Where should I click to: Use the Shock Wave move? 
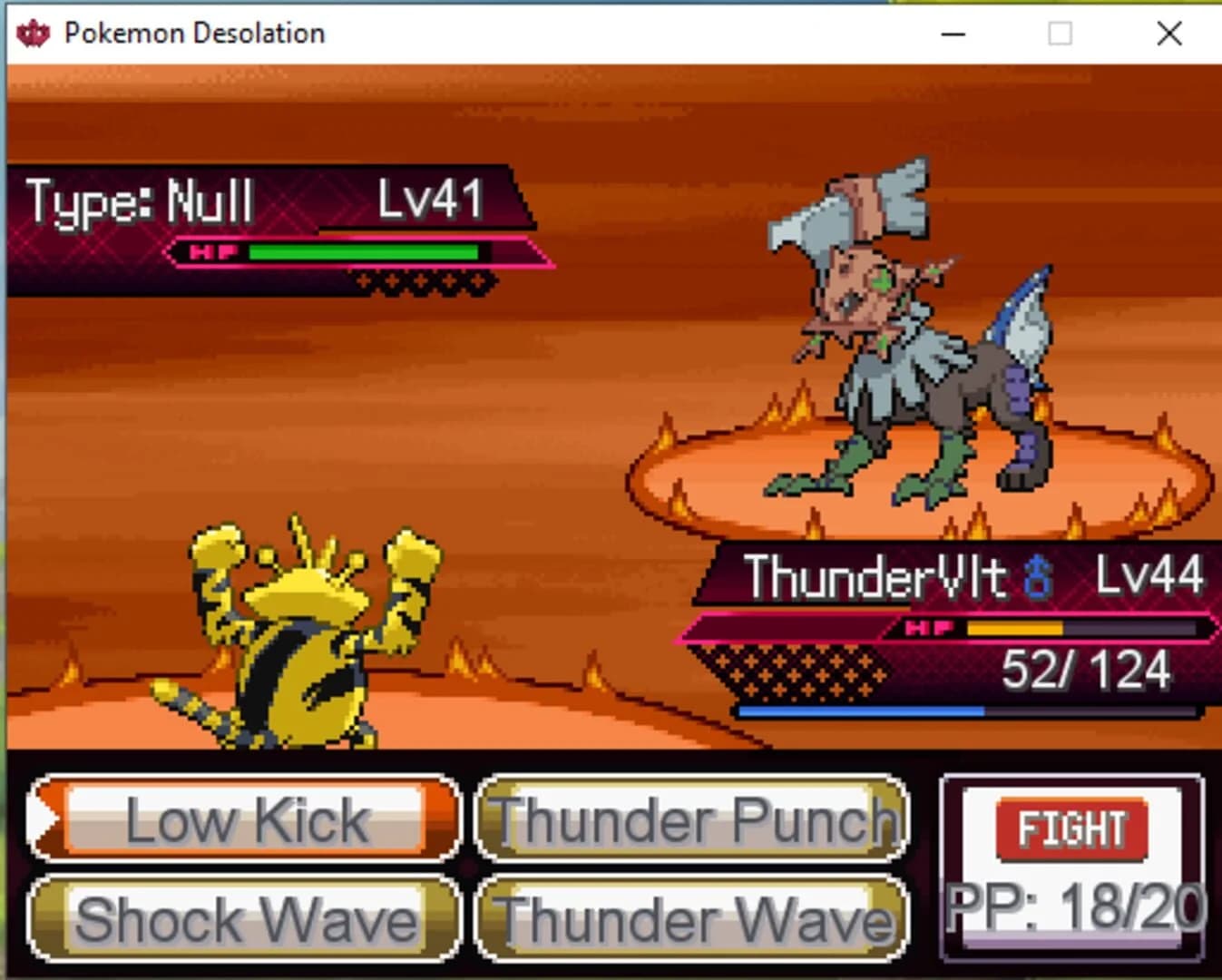point(243,921)
